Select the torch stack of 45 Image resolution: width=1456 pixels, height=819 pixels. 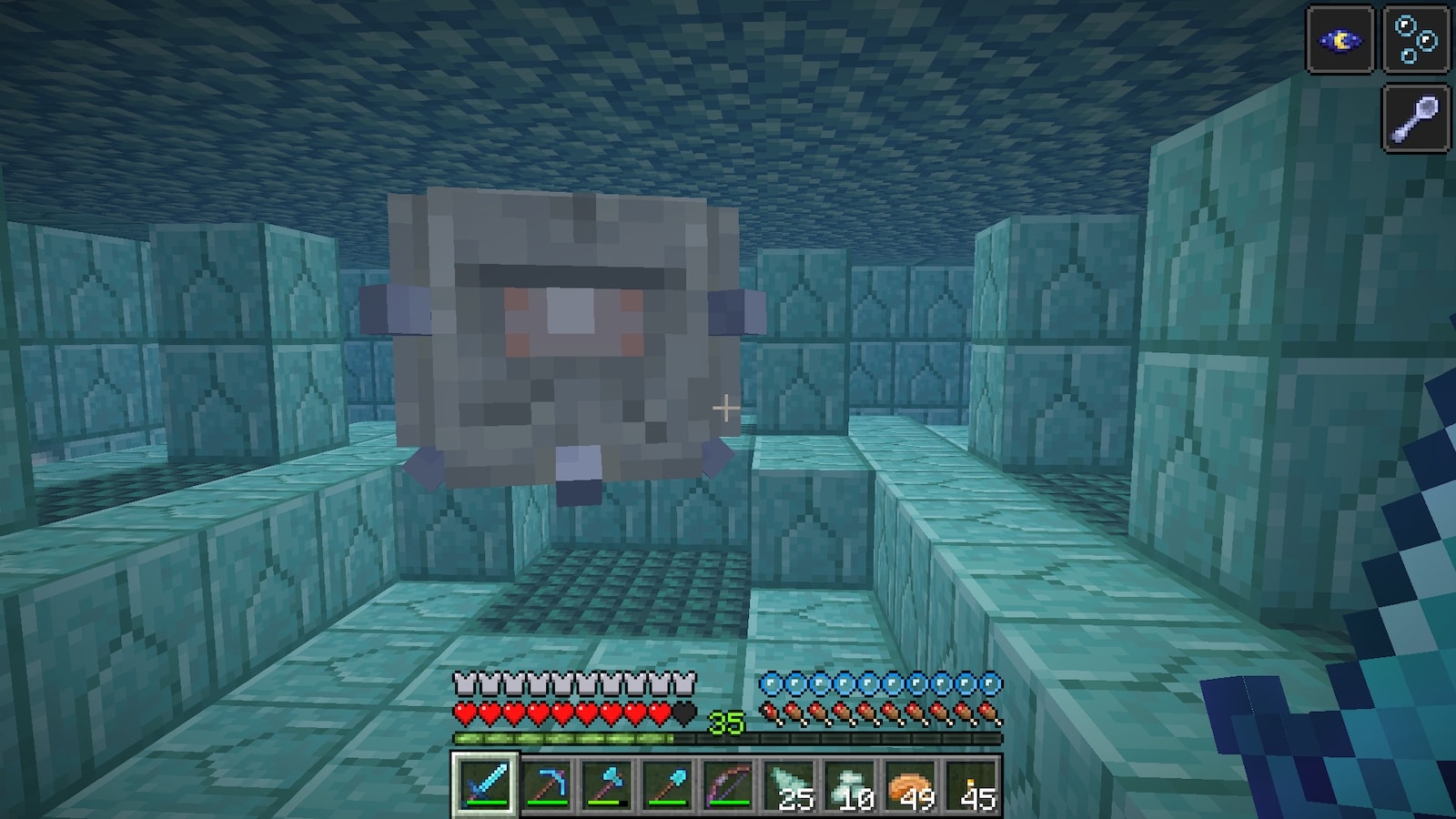(x=971, y=784)
